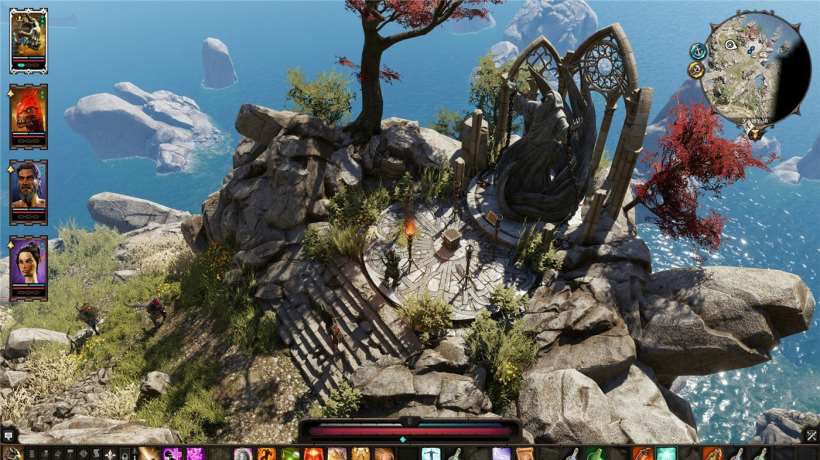The width and height of the screenshot is (820, 460).
Task: Click the orange button under the minimap
Action: (x=753, y=132)
